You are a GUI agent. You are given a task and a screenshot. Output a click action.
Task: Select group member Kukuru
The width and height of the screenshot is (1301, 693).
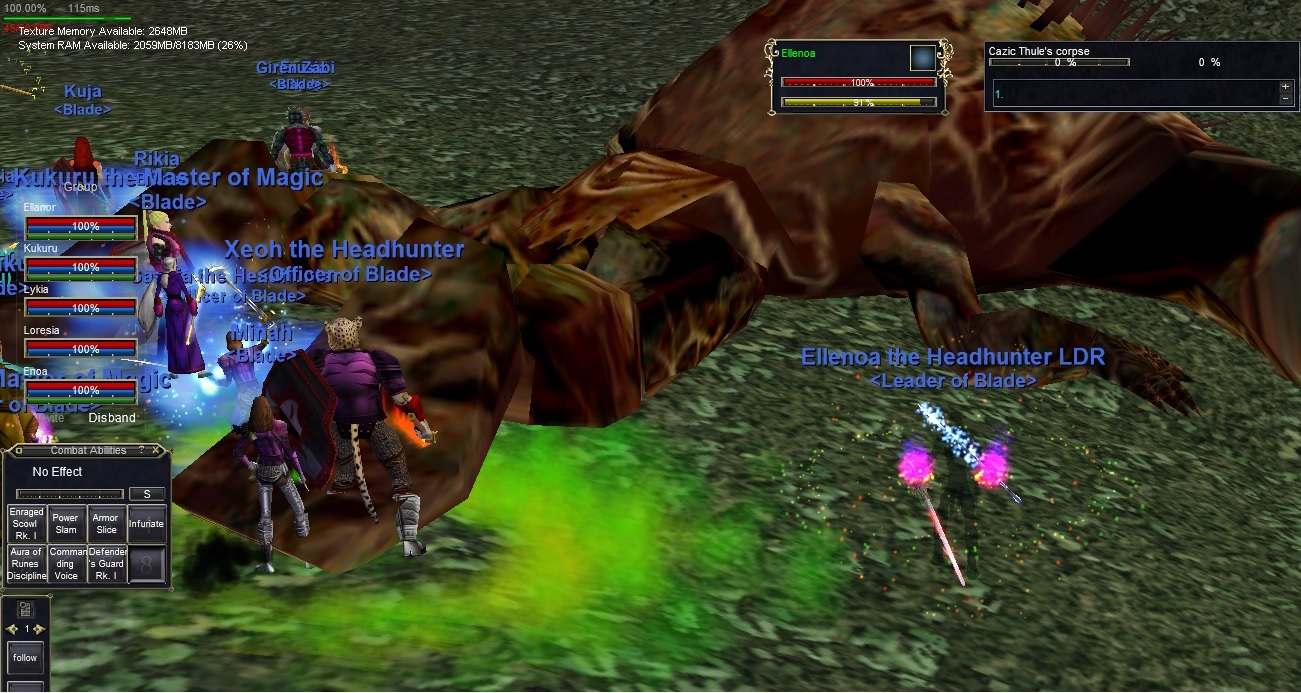click(80, 267)
